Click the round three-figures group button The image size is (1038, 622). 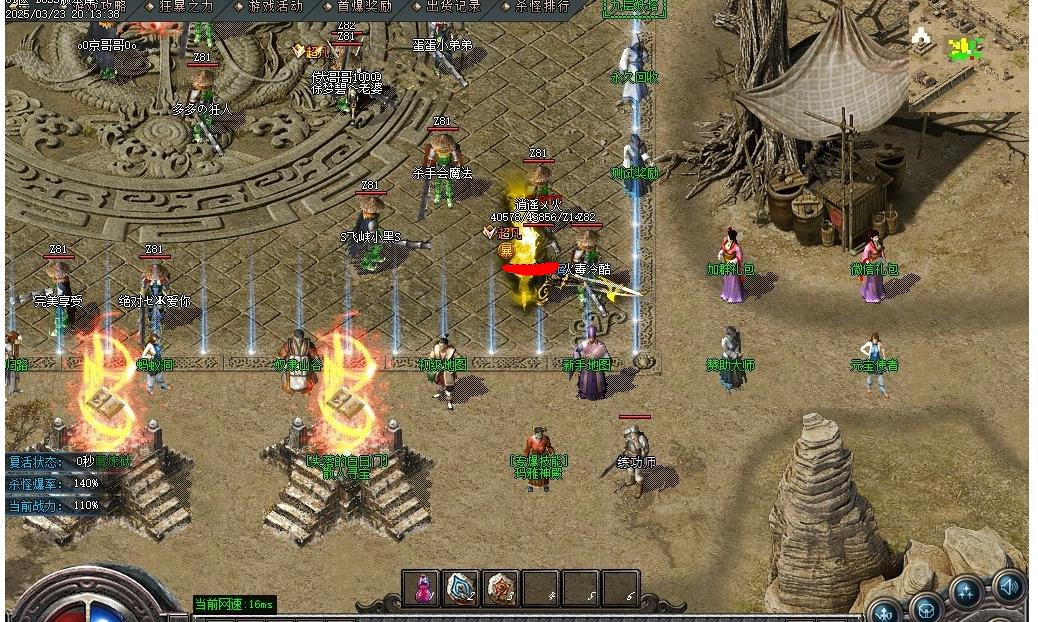pos(966,593)
